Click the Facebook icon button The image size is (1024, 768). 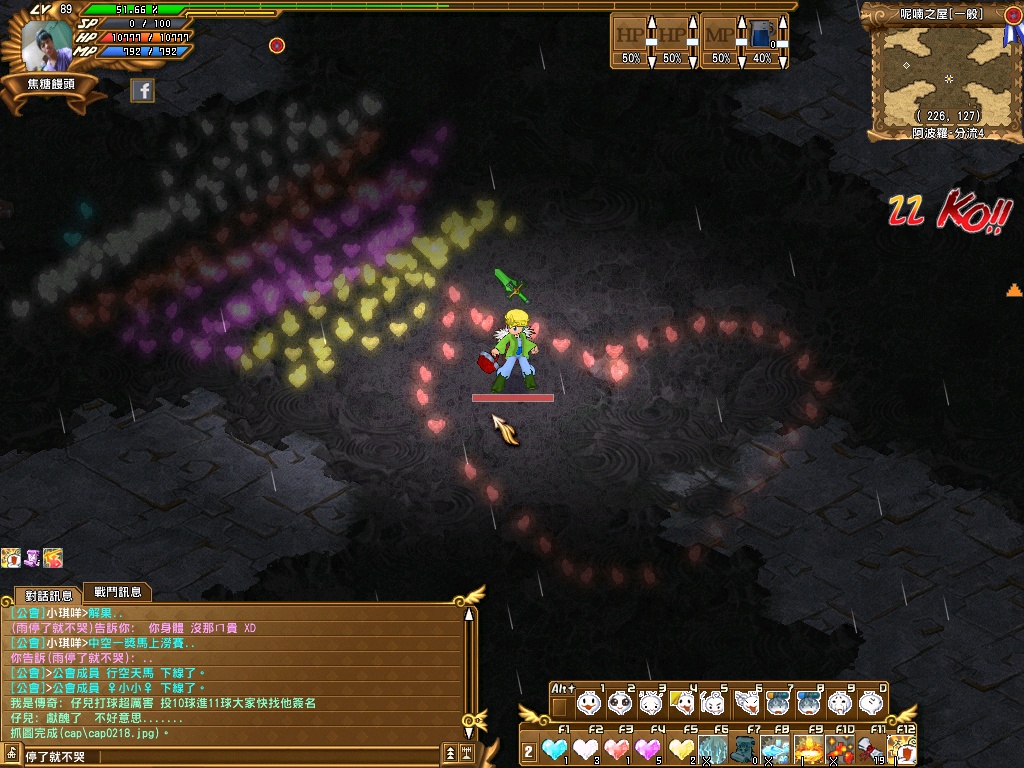pyautogui.click(x=143, y=90)
